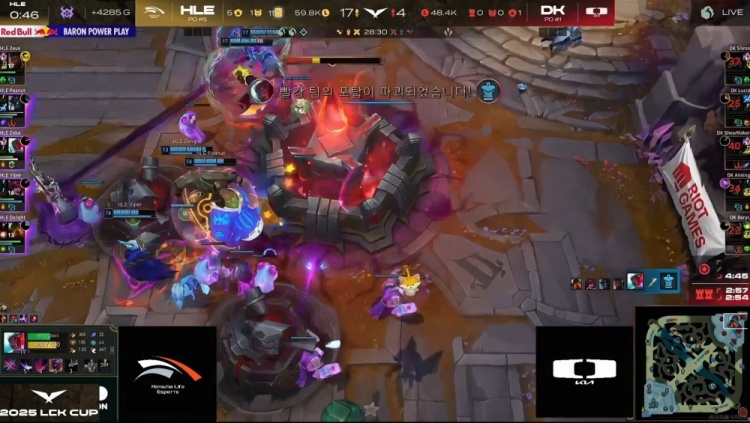Click the selected champion portrait
Image resolution: width=750 pixels, height=423 pixels.
(x=15, y=343)
